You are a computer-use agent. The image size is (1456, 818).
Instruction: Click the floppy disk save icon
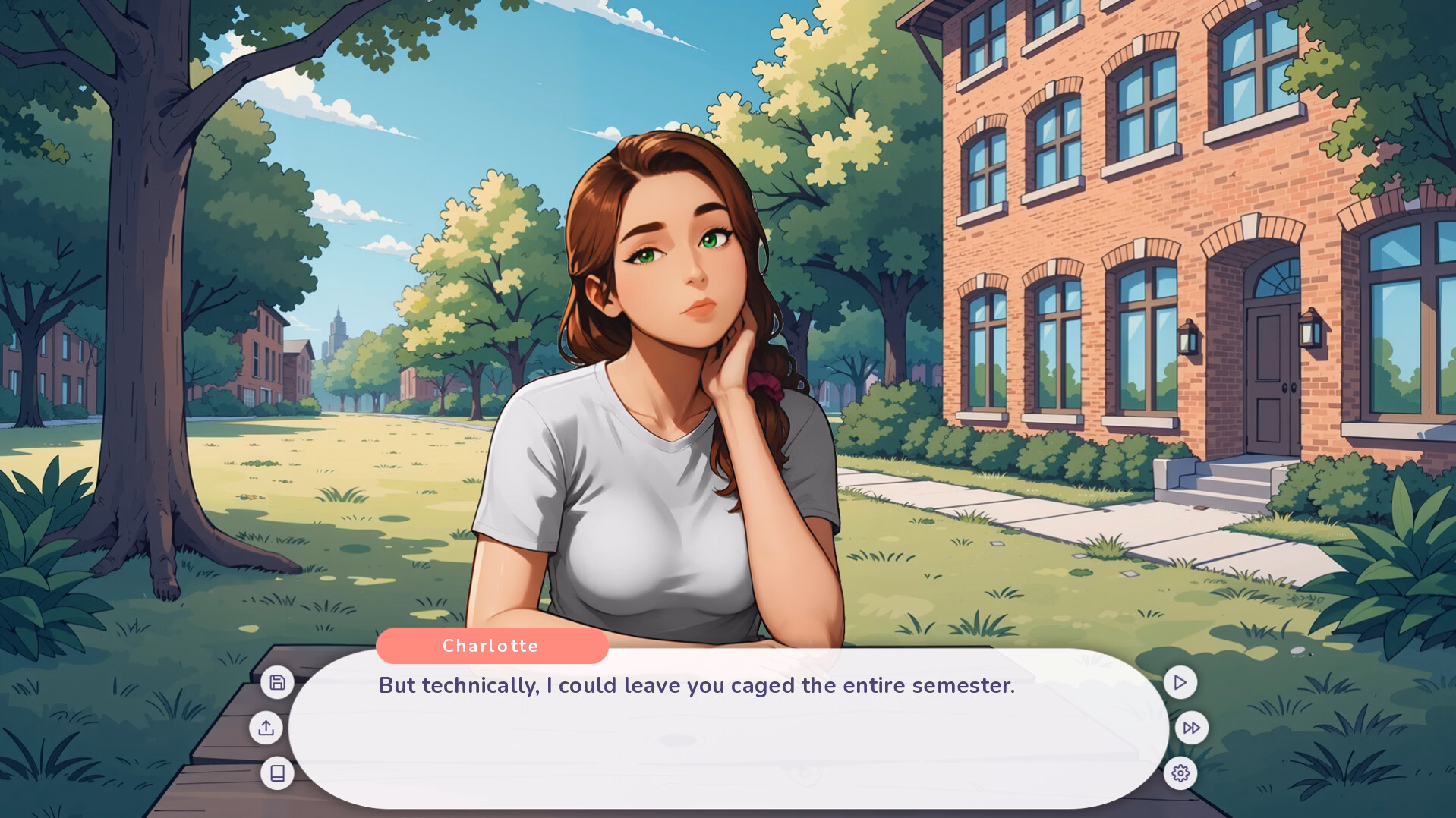pyautogui.click(x=278, y=682)
